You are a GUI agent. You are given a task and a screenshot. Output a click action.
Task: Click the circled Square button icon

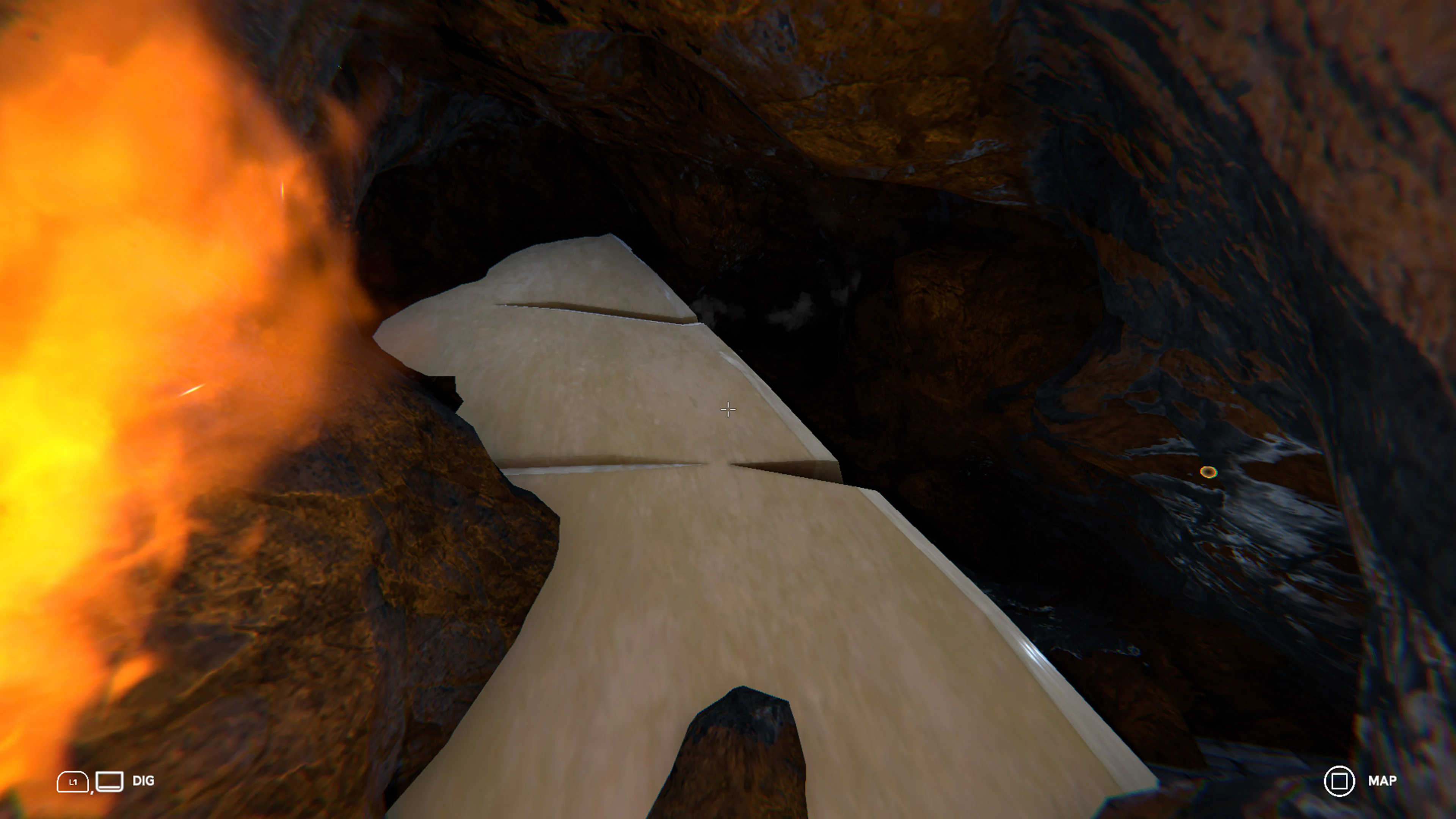click(1340, 782)
